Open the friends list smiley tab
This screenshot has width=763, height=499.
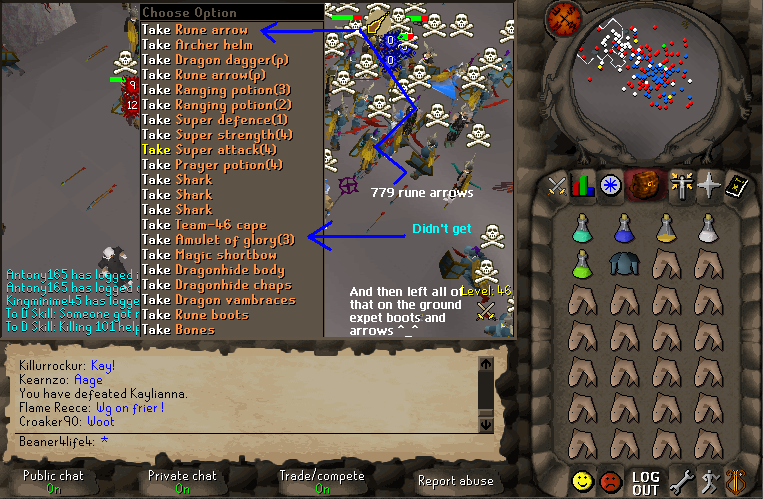[x=583, y=482]
